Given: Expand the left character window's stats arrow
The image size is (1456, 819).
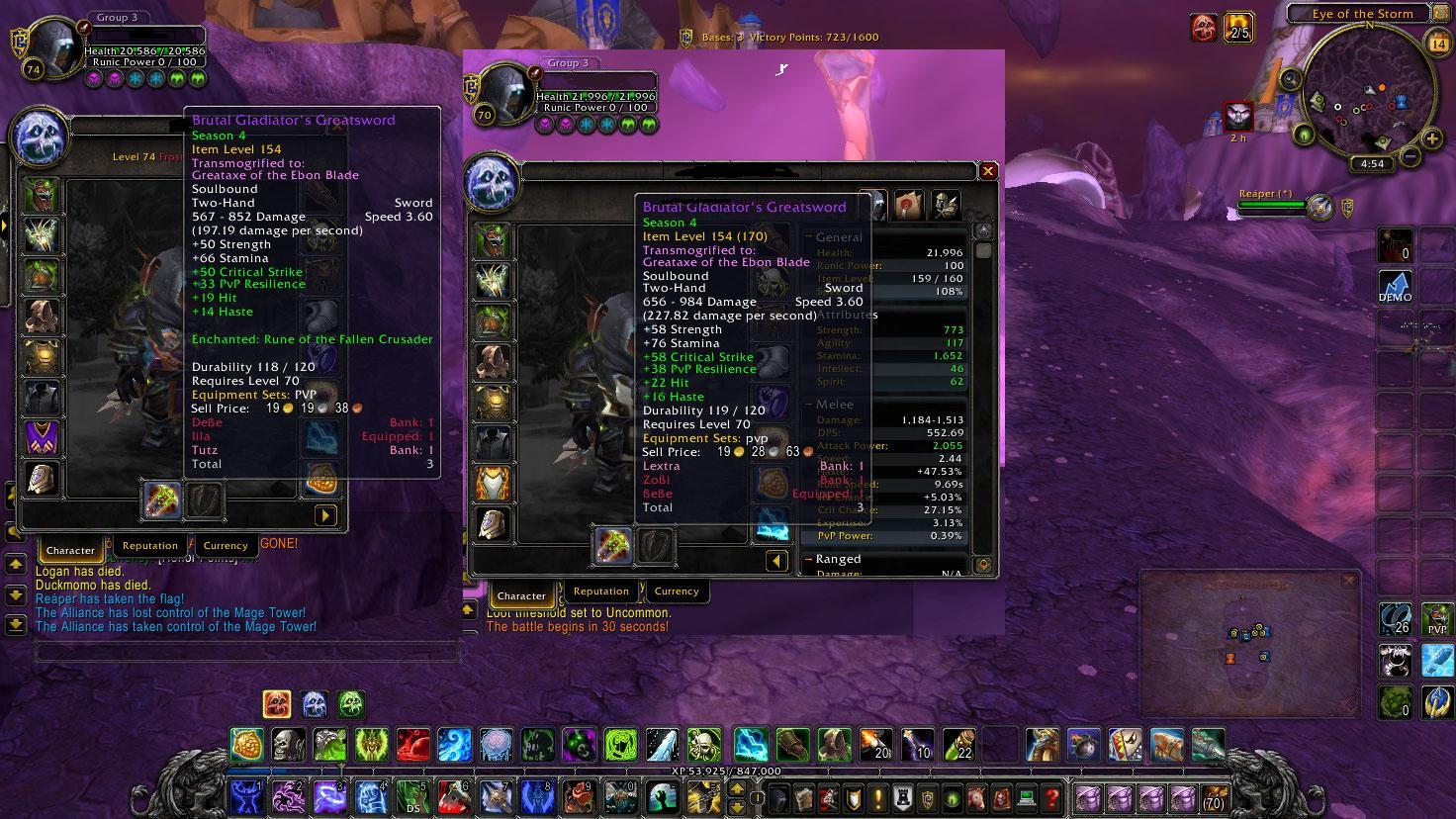Looking at the screenshot, I should [324, 515].
